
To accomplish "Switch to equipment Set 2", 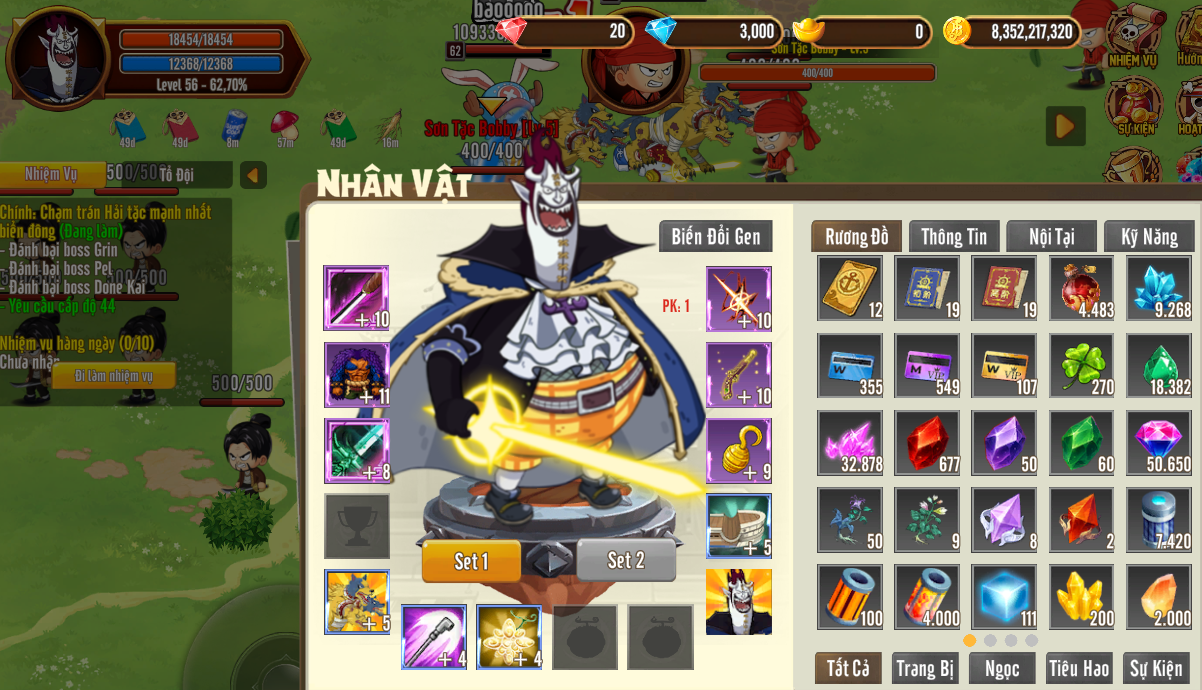I will click(626, 561).
